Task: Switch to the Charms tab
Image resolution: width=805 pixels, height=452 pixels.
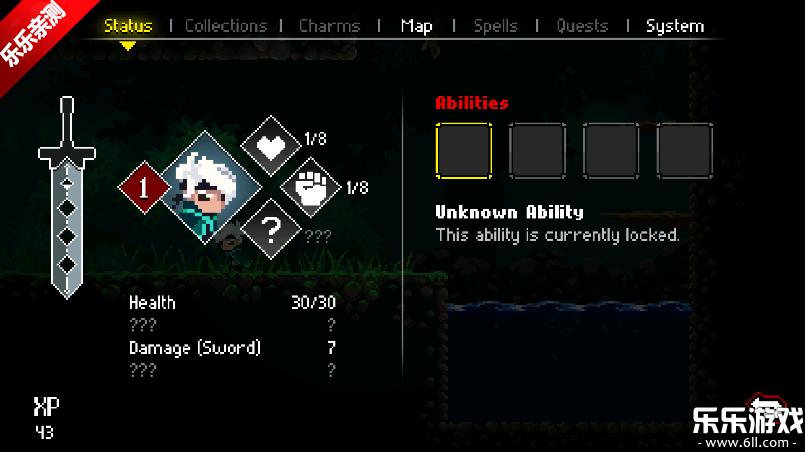Action: [332, 26]
